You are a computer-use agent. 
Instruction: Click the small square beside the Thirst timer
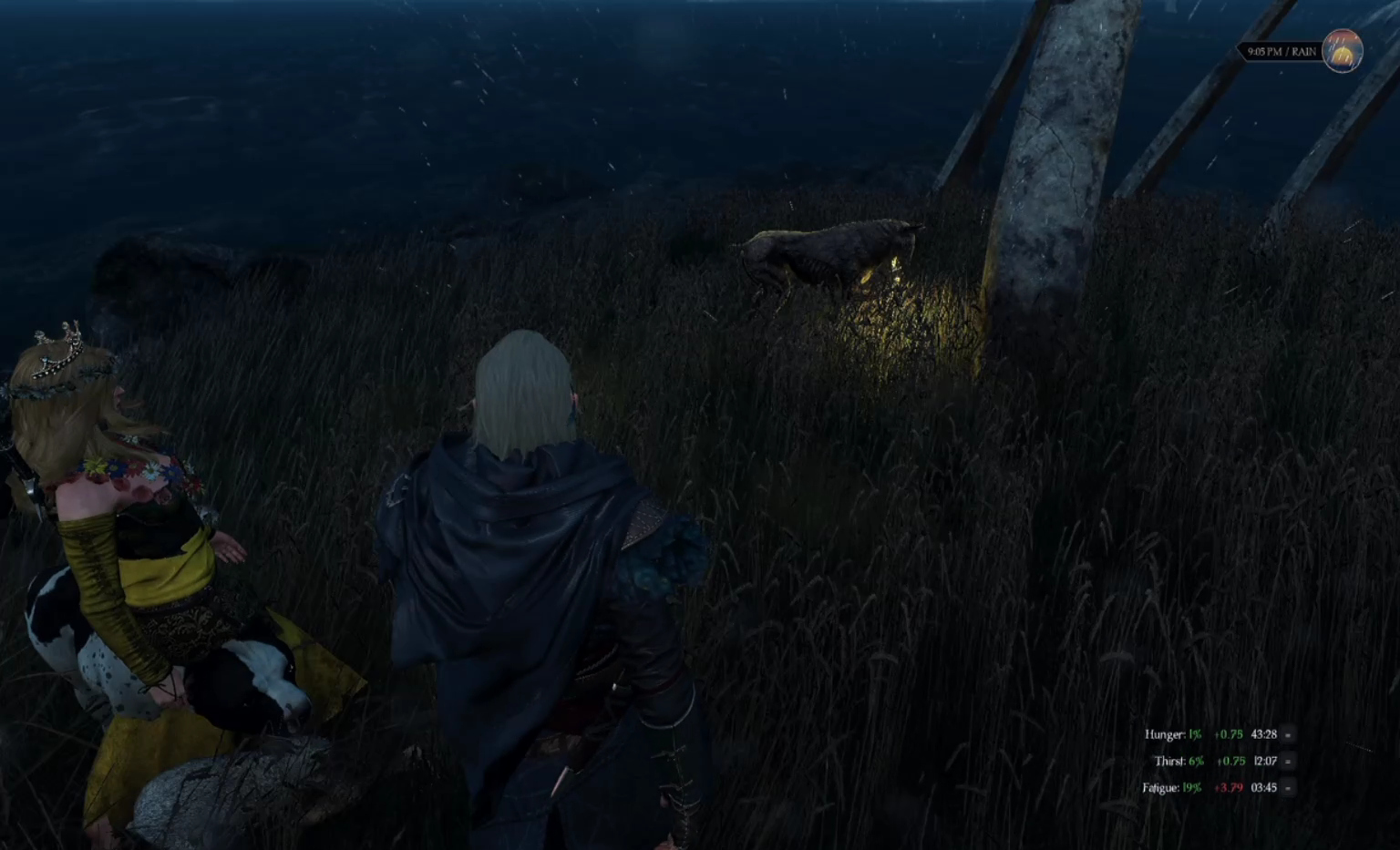click(1288, 761)
